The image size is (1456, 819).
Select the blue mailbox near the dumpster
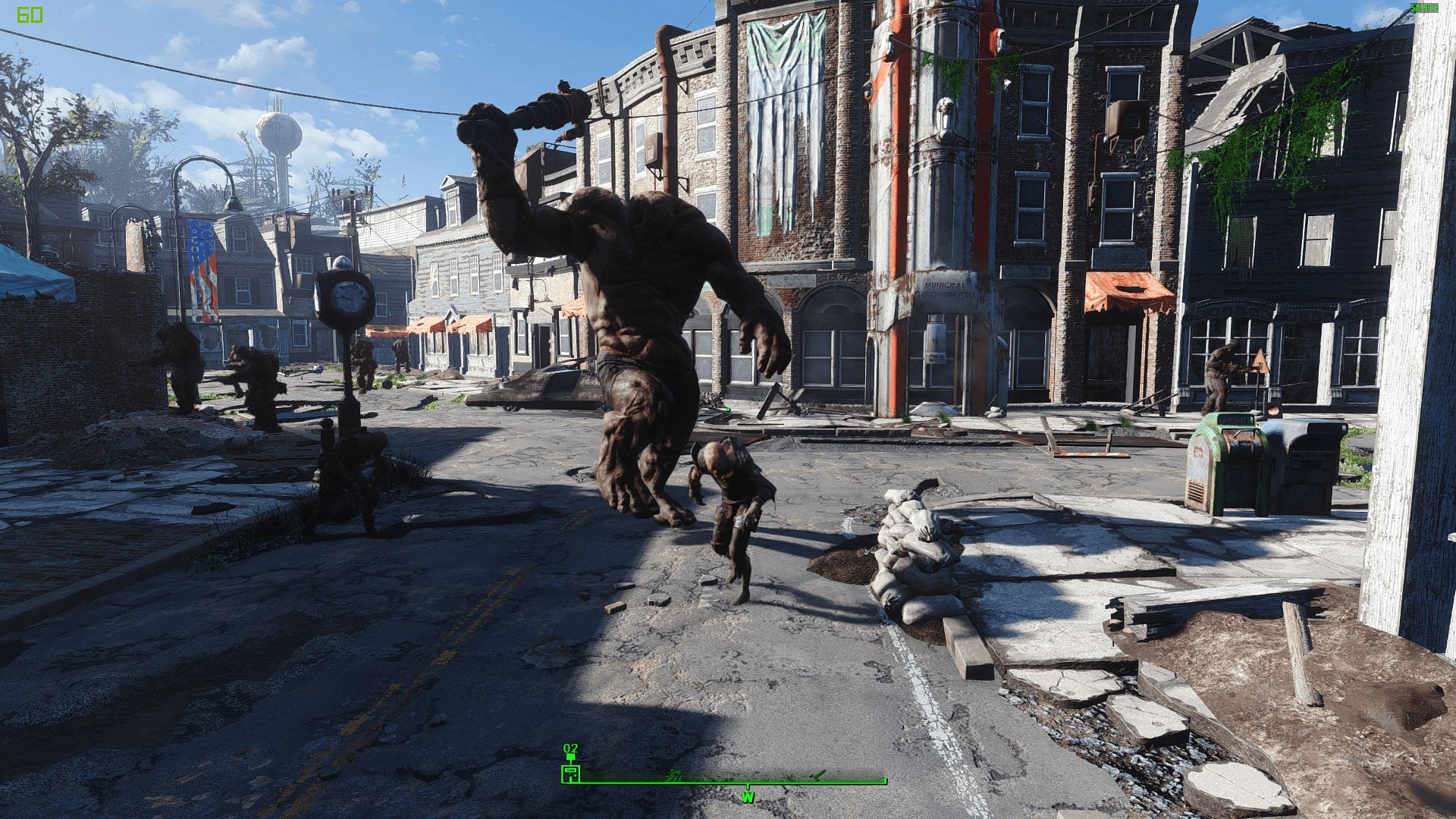(1312, 463)
